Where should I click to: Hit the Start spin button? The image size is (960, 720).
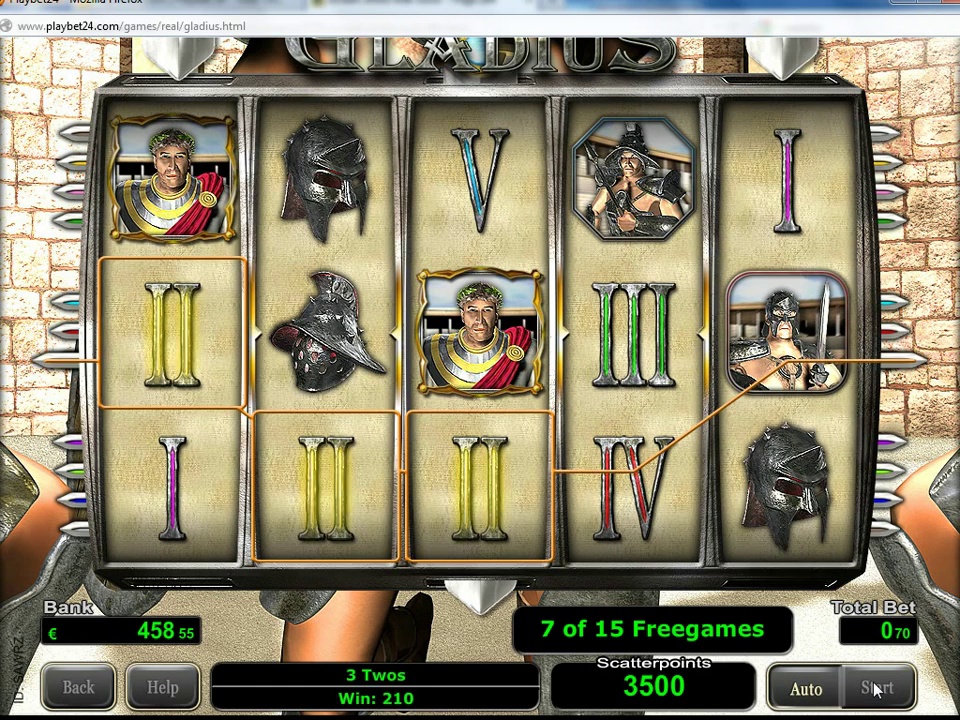pos(877,688)
